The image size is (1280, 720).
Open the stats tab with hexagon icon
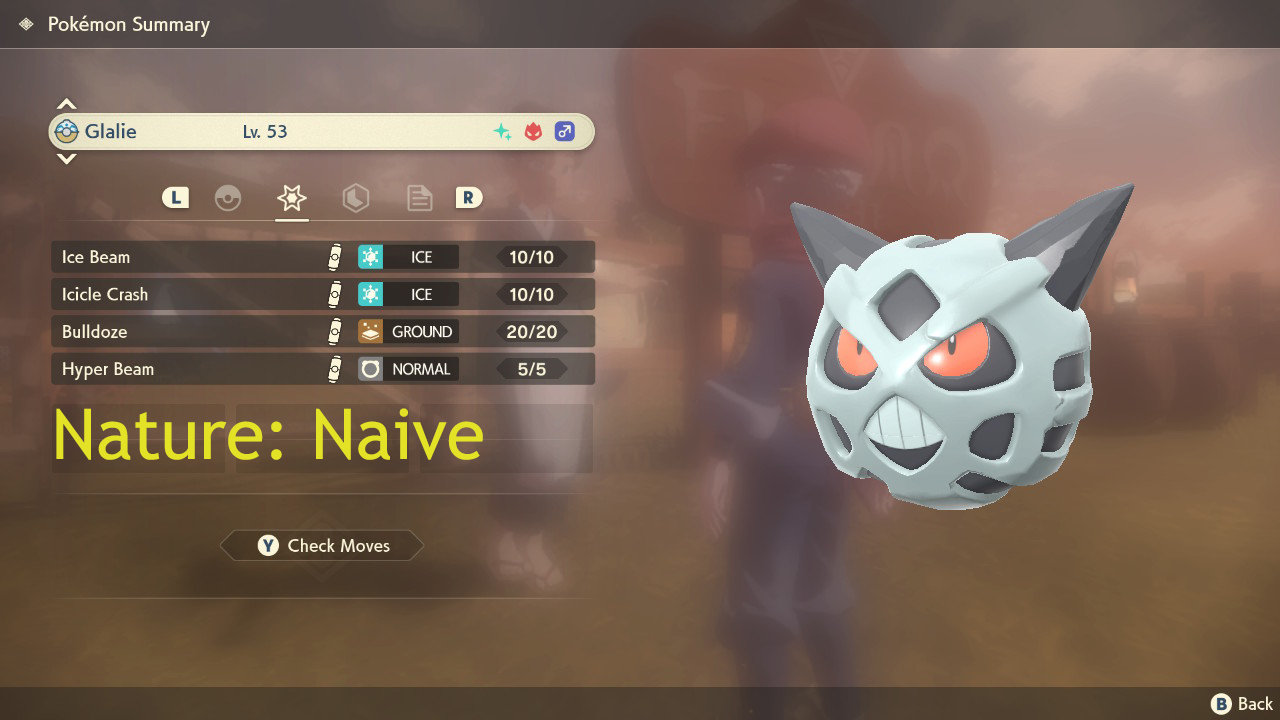coord(355,198)
